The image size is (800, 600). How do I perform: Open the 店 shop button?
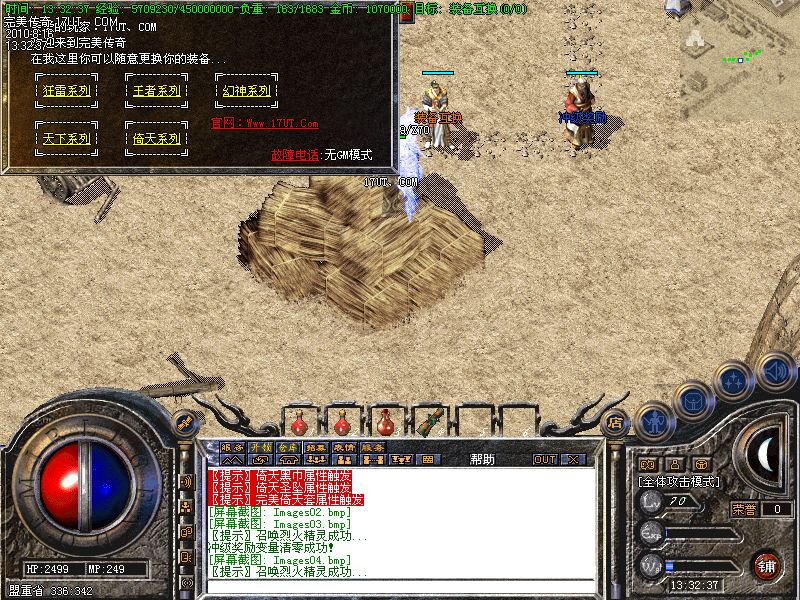[616, 421]
